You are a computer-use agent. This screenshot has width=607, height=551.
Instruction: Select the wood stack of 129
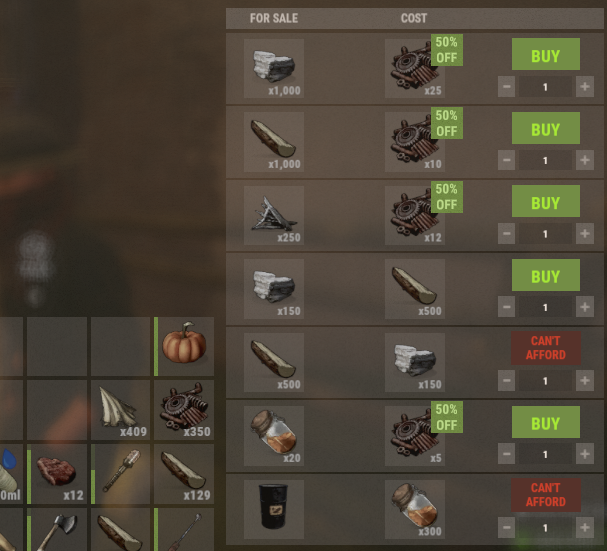184,472
